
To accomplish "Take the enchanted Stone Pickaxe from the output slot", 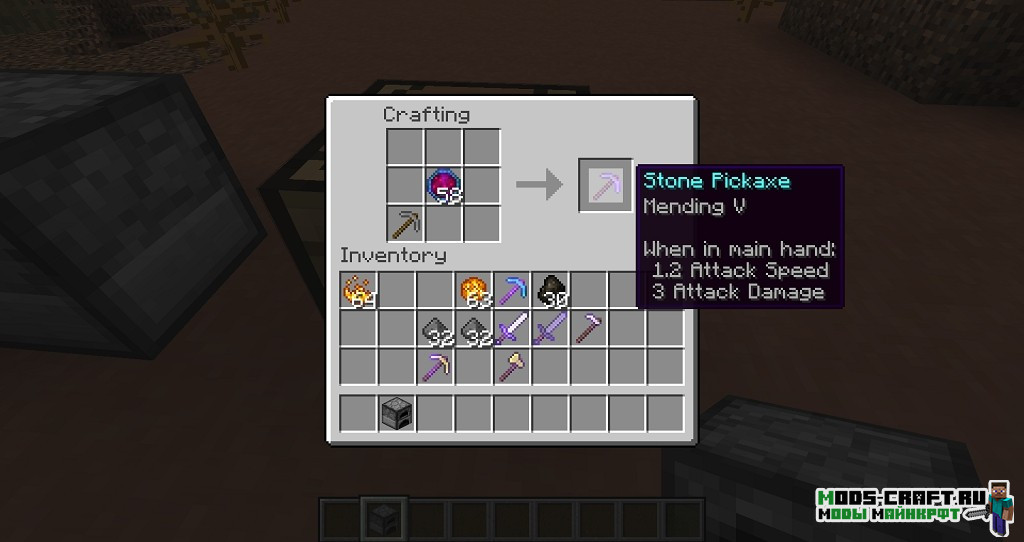I will tap(605, 184).
